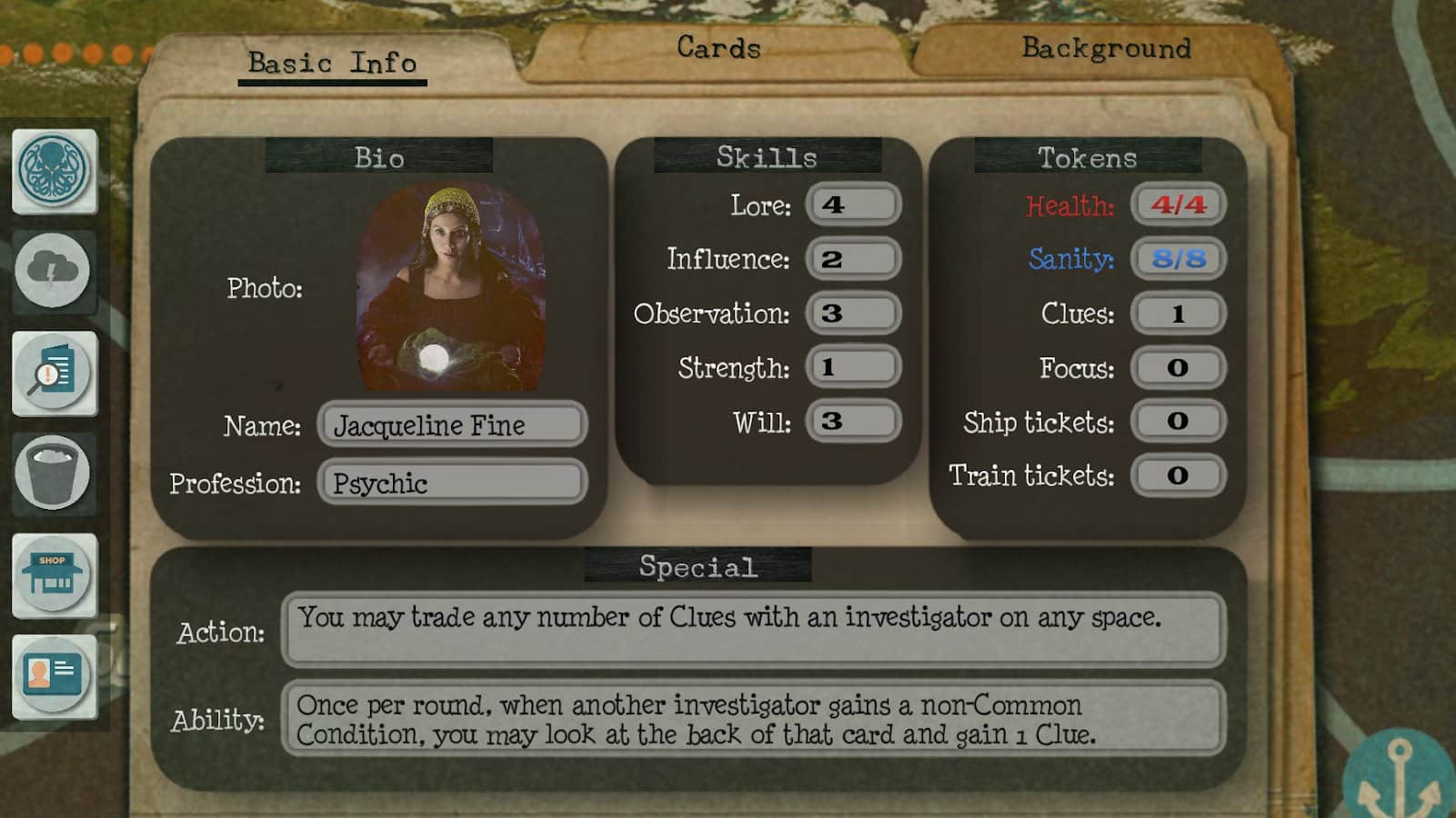This screenshot has width=1456, height=818.
Task: Open the Background tab
Action: point(1105,47)
